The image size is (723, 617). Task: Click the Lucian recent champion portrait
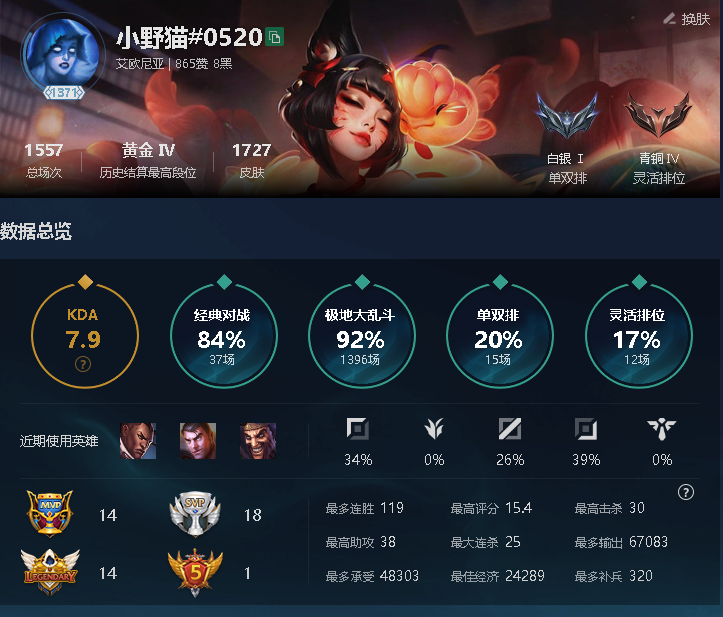pos(138,440)
